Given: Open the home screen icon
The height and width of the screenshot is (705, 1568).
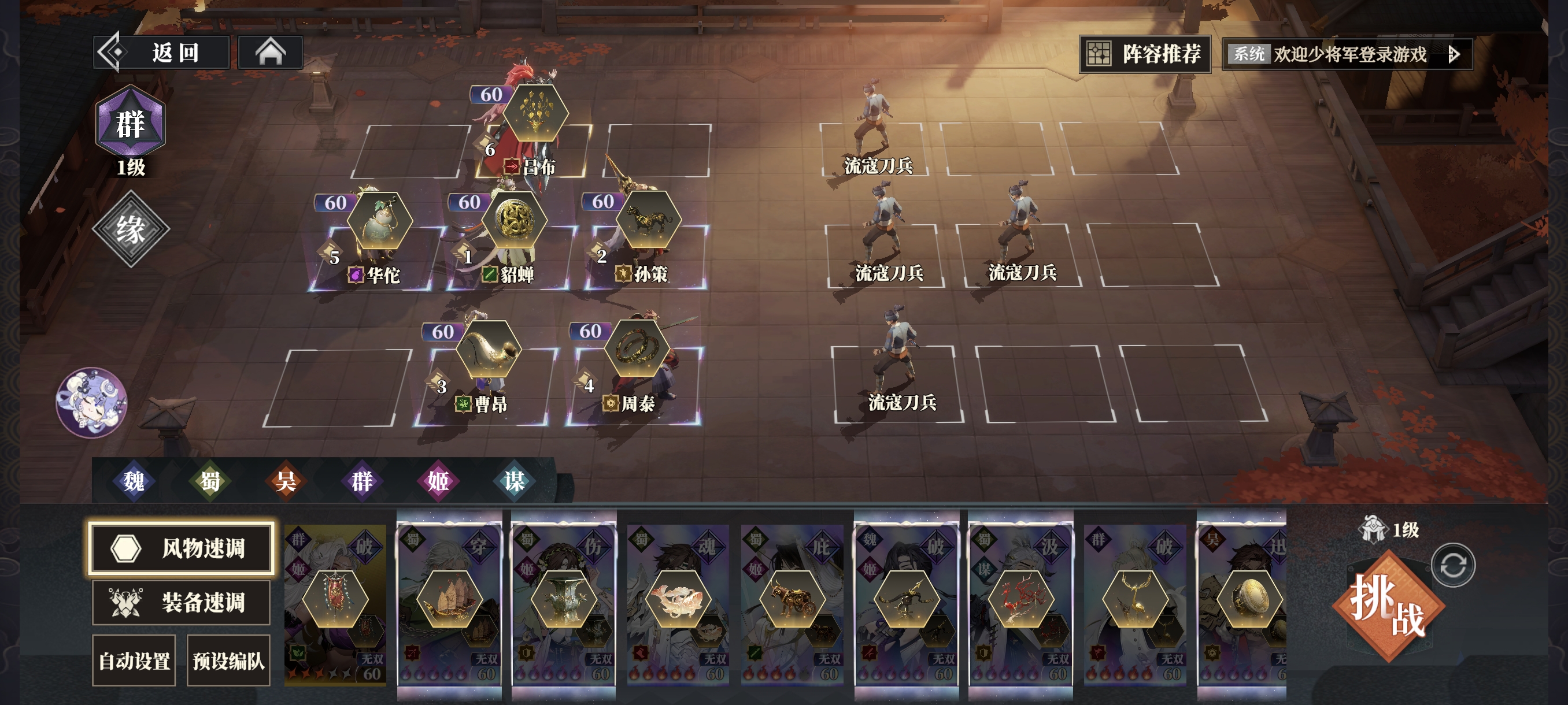Looking at the screenshot, I should pos(270,53).
